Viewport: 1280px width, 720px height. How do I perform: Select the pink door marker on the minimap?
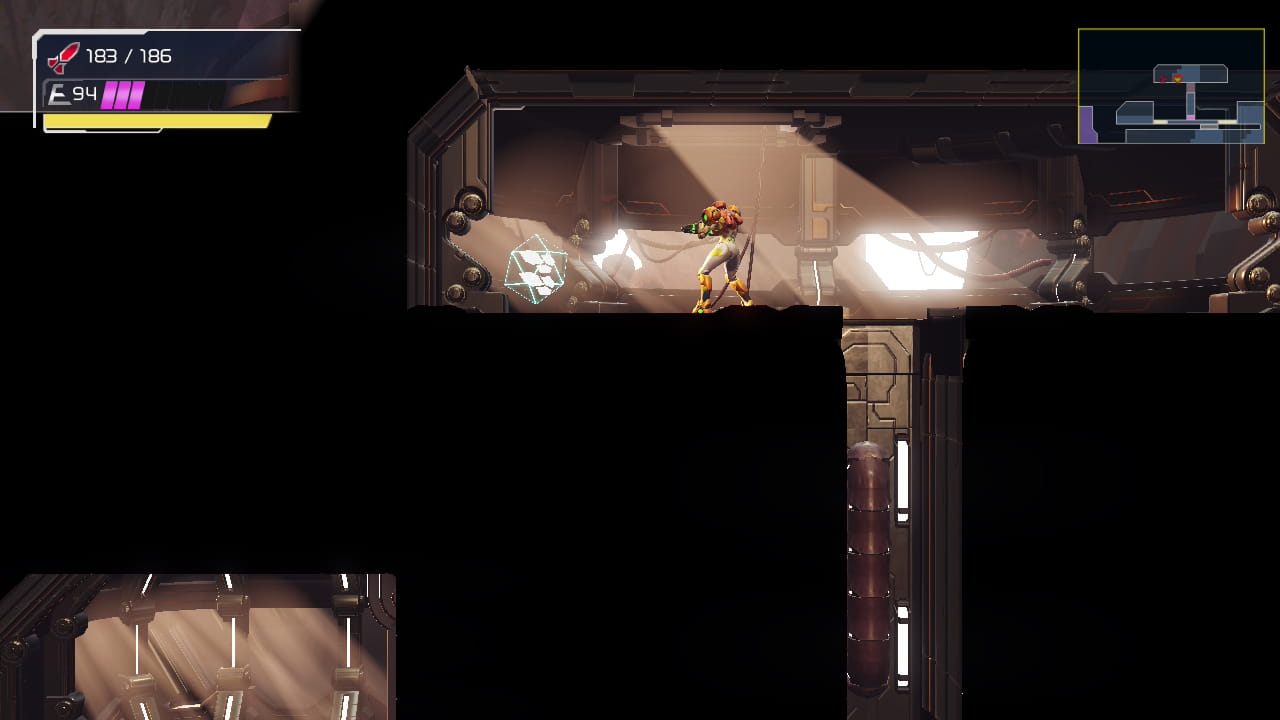(x=1190, y=118)
